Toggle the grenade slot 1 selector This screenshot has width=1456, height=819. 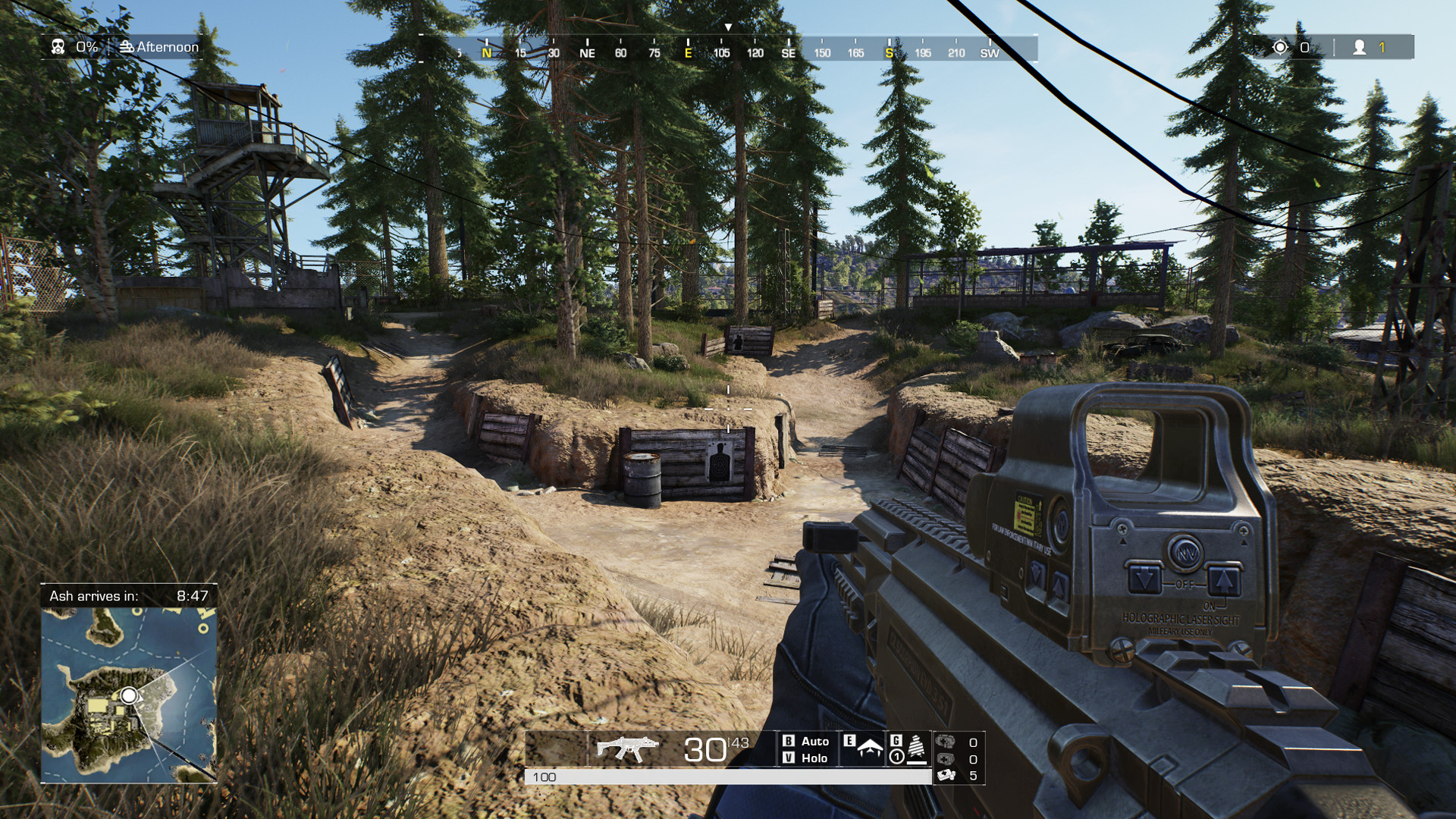coord(896,758)
